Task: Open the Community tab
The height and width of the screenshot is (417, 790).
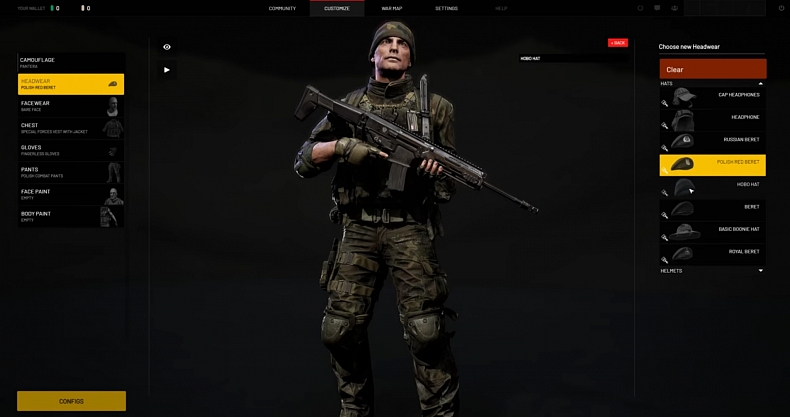Action: (282, 8)
